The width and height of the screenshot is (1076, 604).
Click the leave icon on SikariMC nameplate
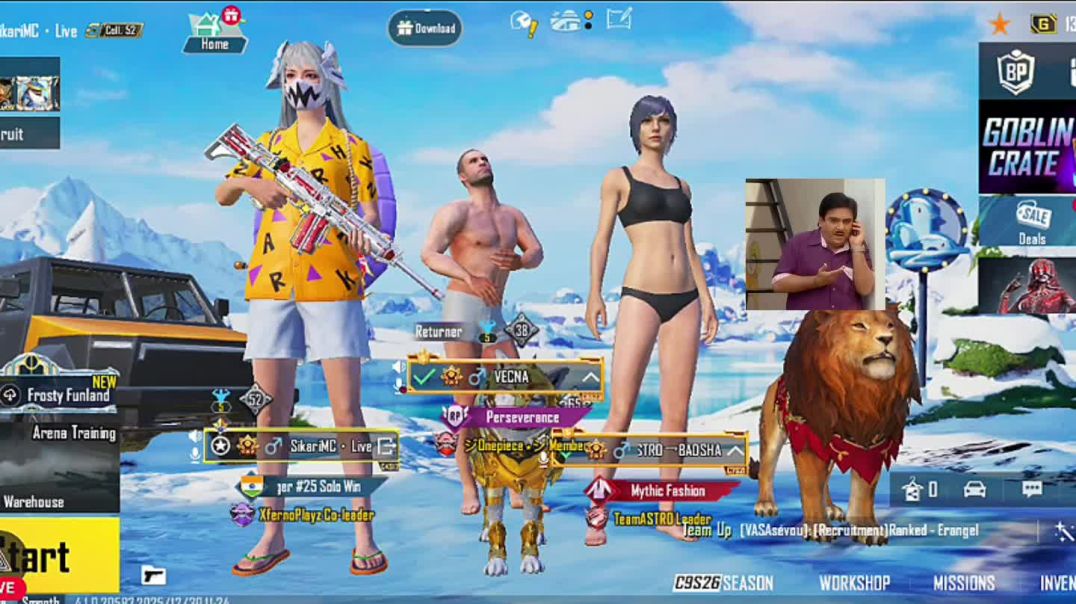click(386, 446)
